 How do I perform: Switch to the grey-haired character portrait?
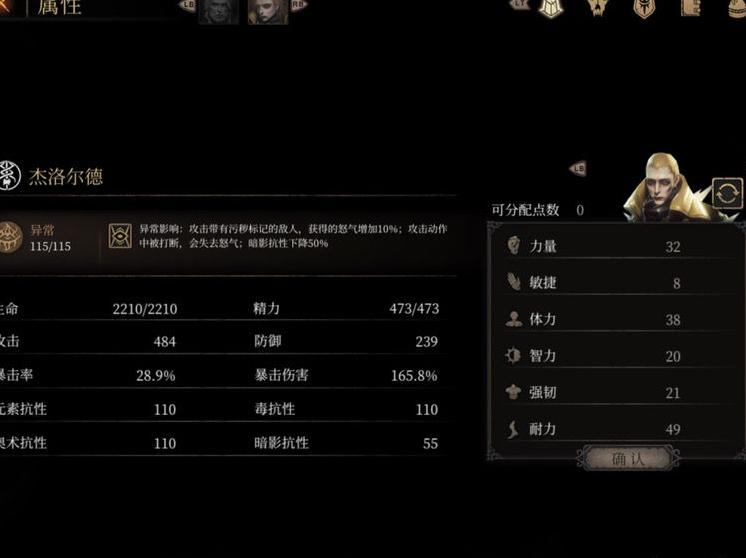tap(218, 10)
